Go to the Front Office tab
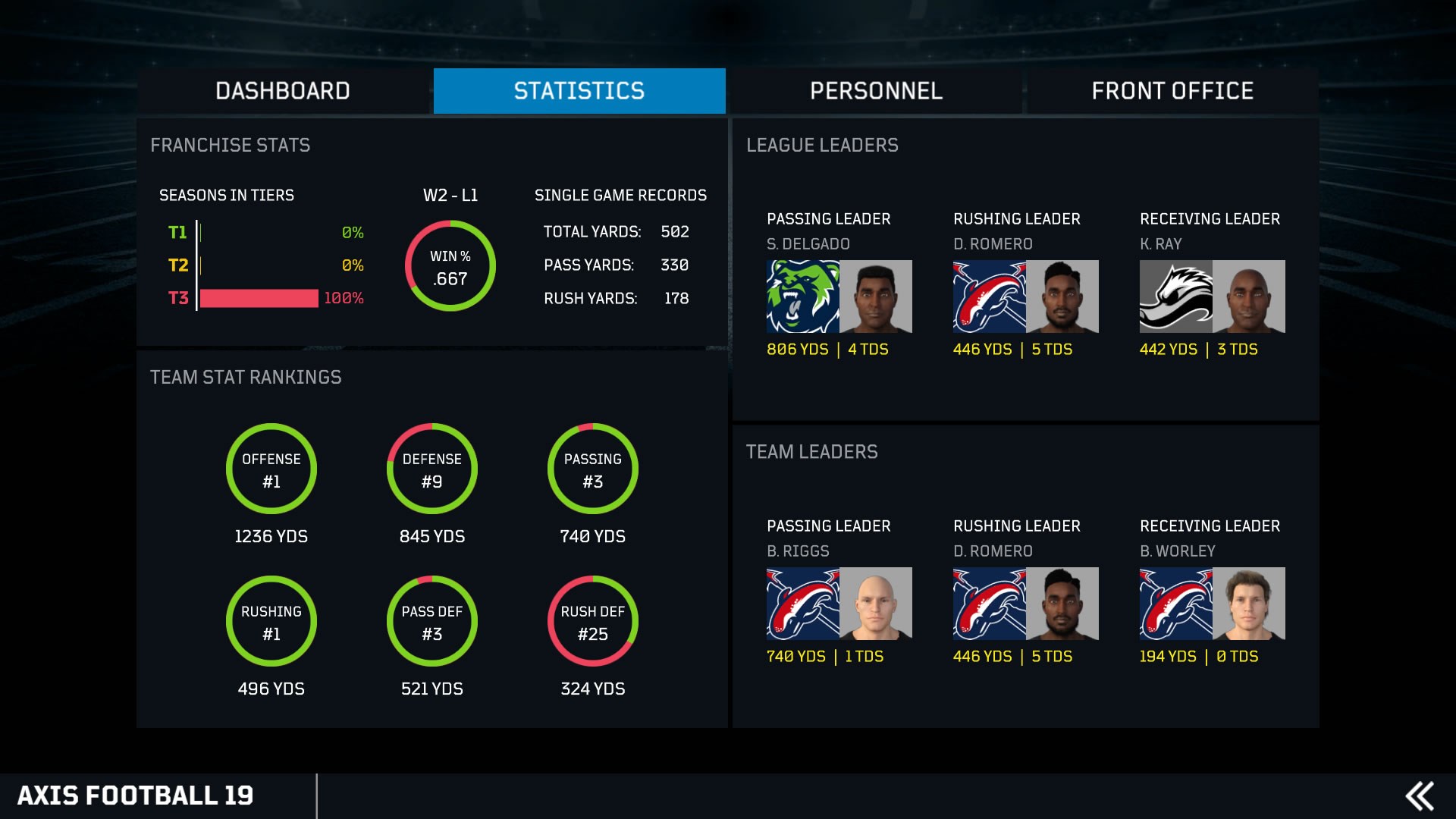This screenshot has width=1456, height=819. coord(1172,90)
